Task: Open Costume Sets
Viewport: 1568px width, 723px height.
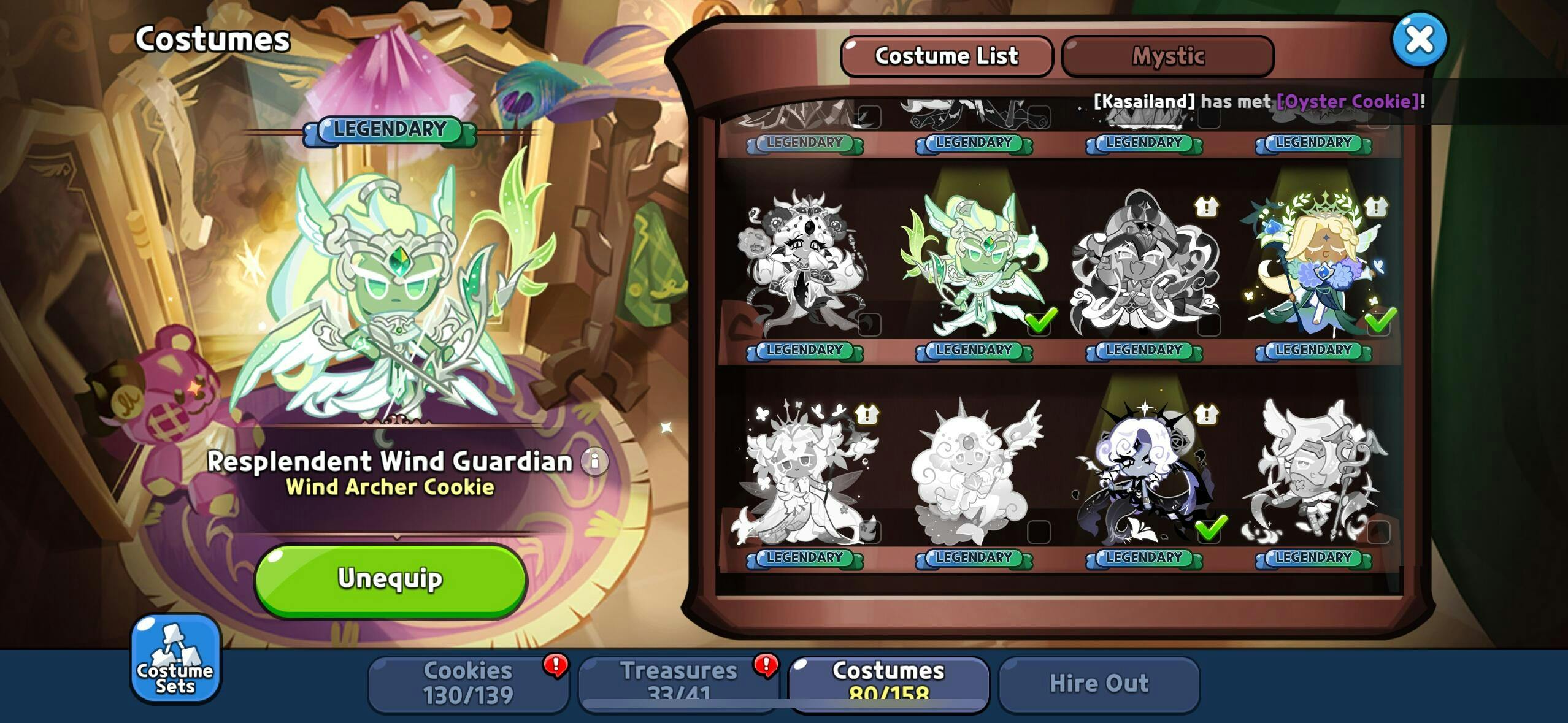Action: pos(175,658)
